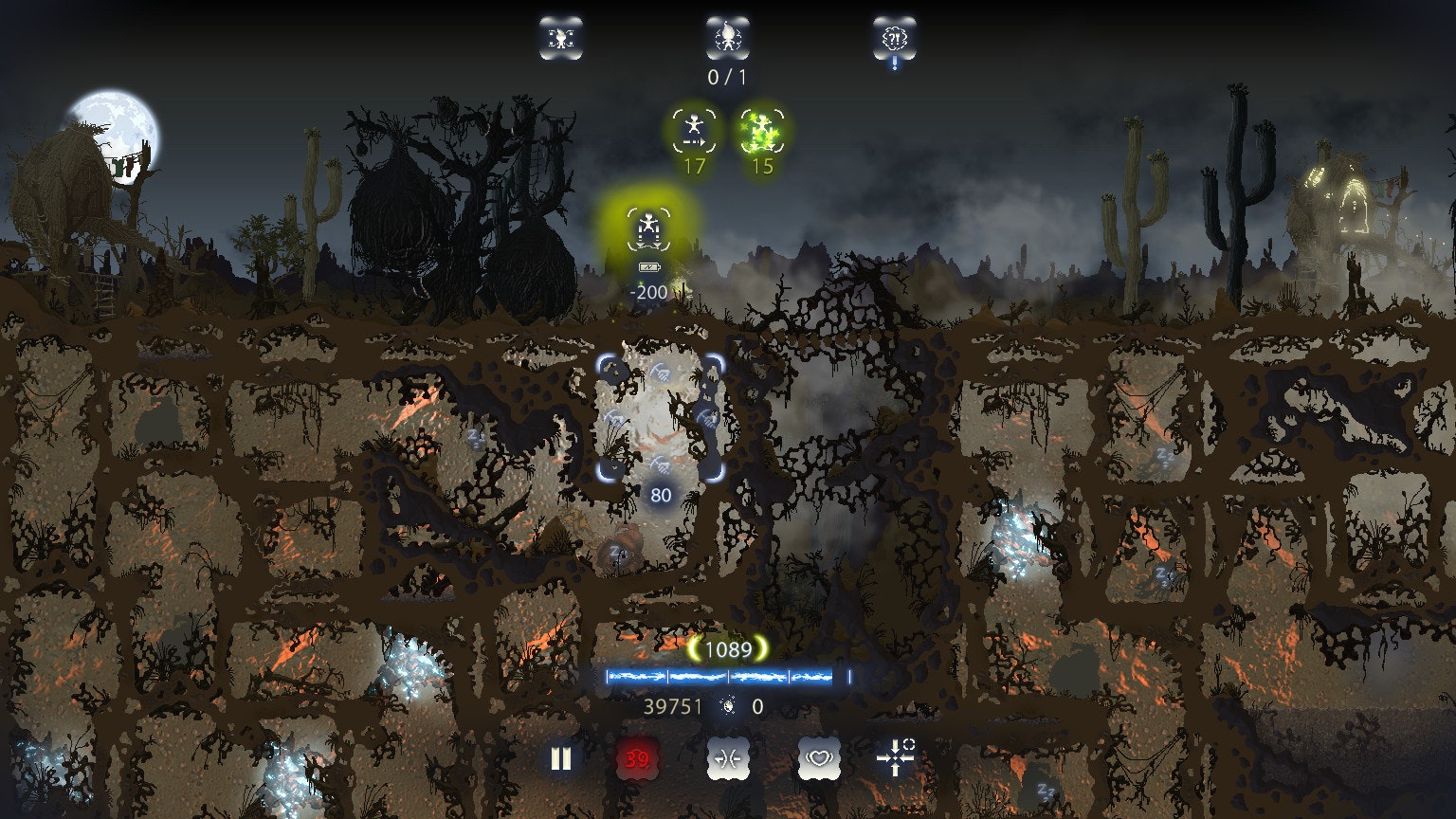The image size is (1456, 819).
Task: Switch to the units panel via the leftmost top icon
Action: [560, 39]
